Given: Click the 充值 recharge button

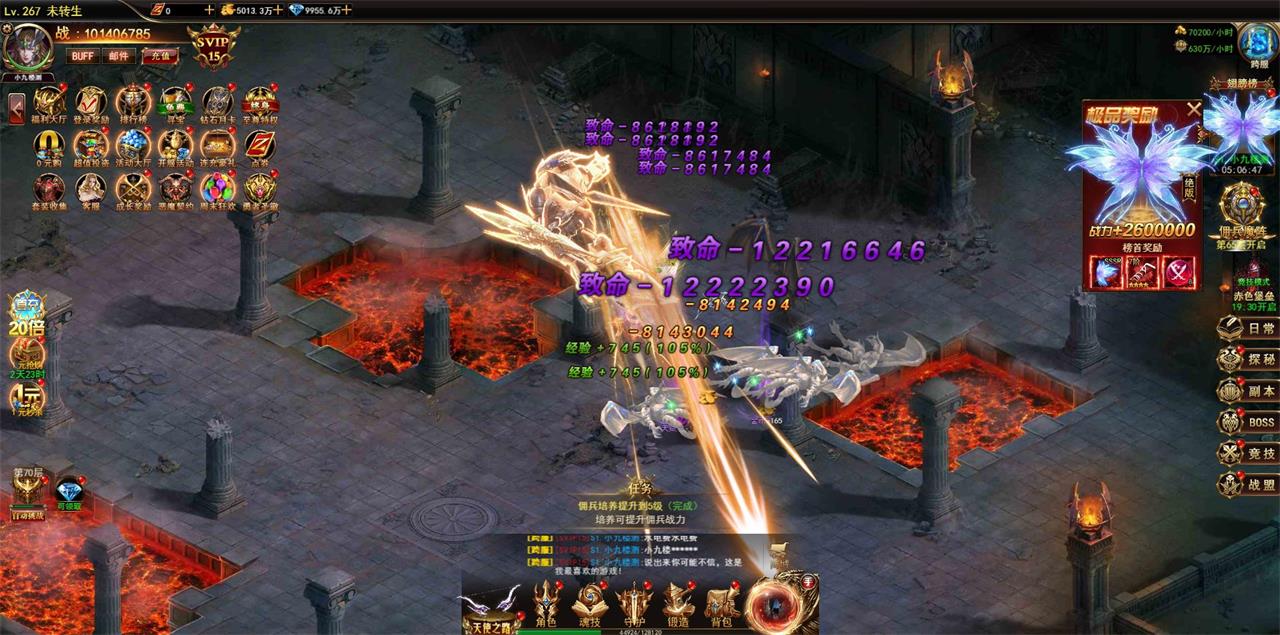Looking at the screenshot, I should (159, 56).
